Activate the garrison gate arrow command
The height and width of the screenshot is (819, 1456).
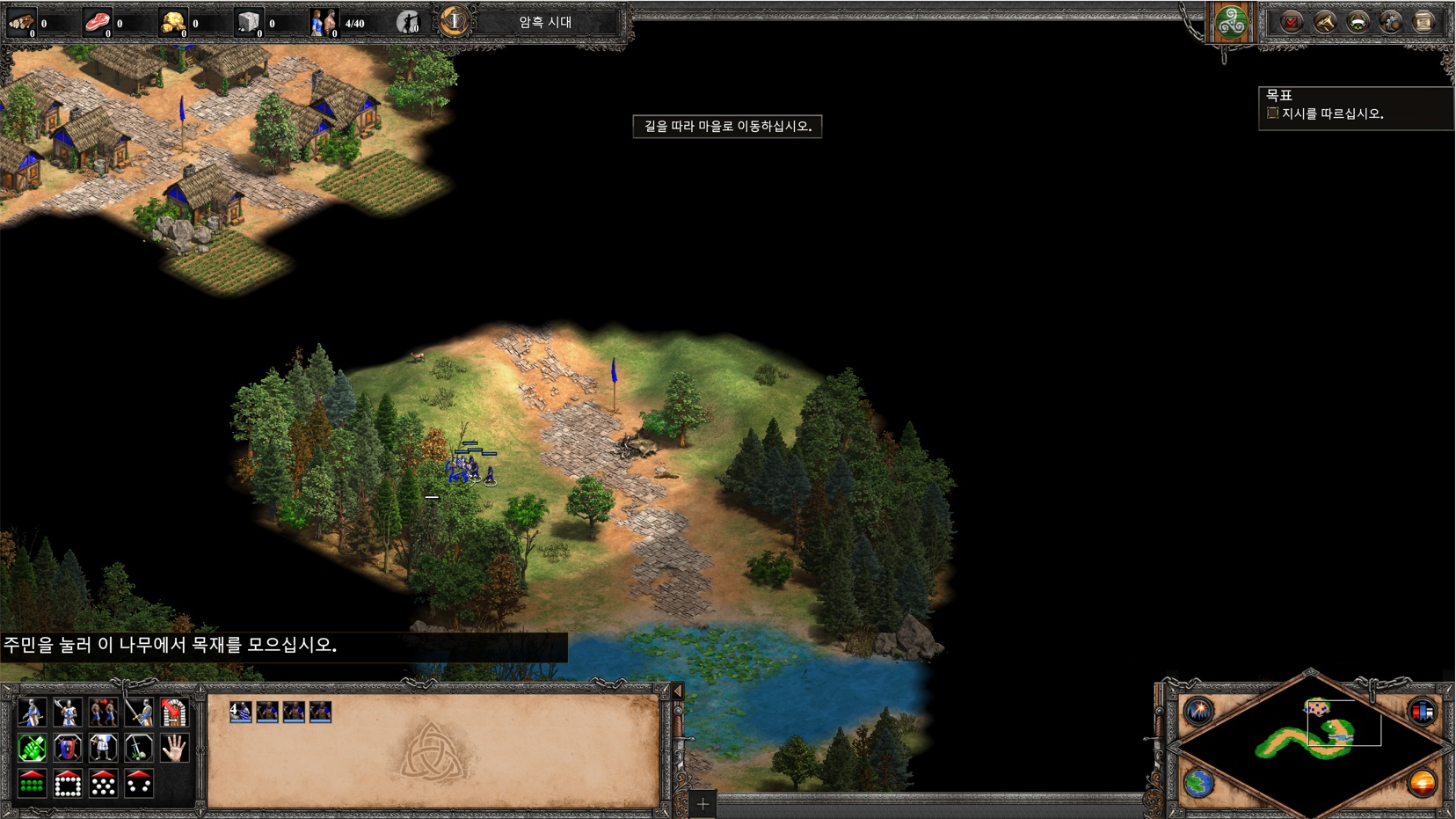coord(175,713)
